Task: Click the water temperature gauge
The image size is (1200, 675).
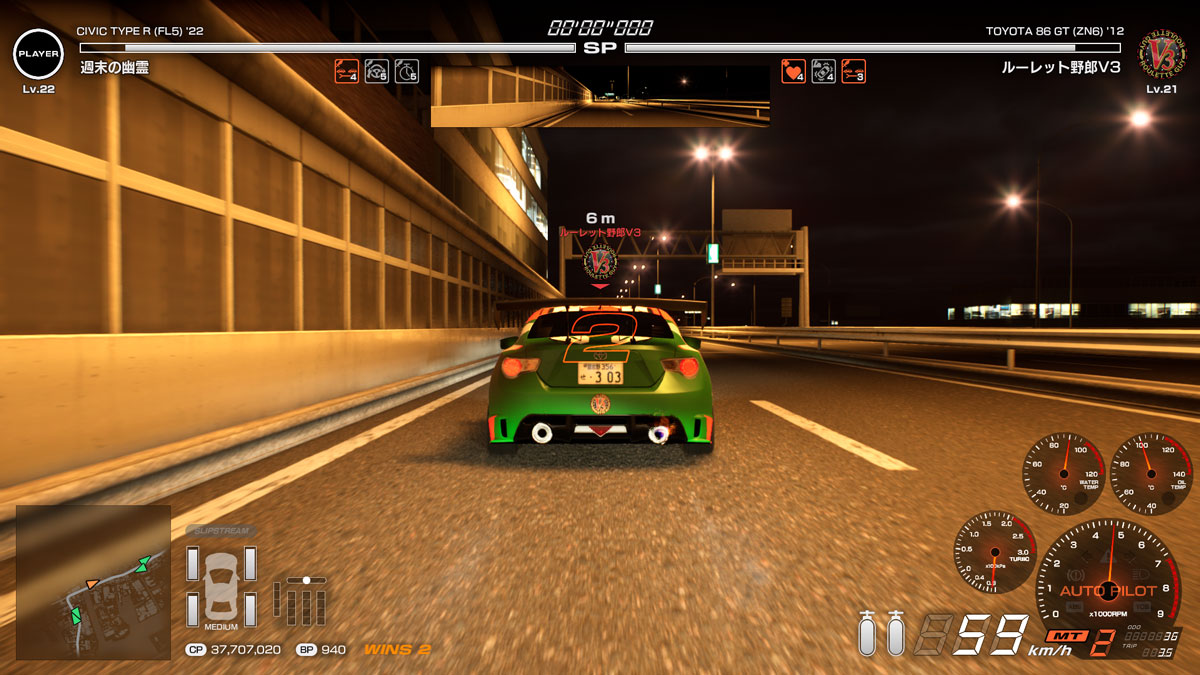Action: (x=1063, y=474)
